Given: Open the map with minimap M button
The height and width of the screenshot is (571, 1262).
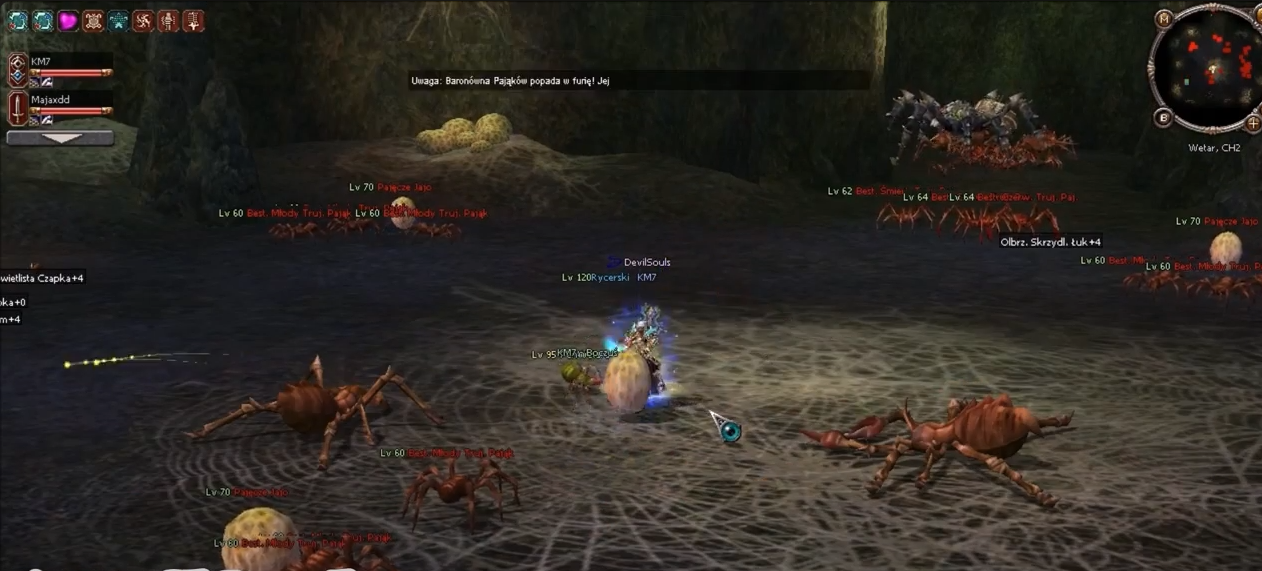Looking at the screenshot, I should (1164, 18).
